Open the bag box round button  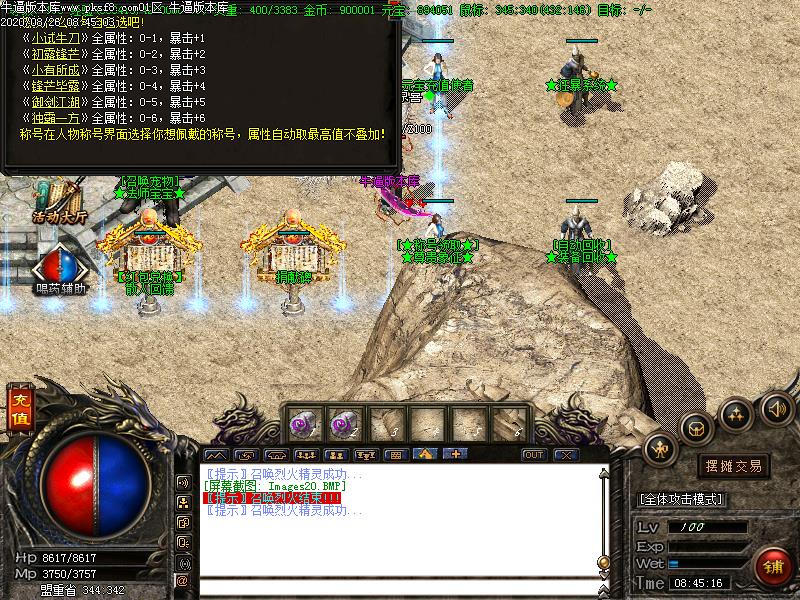pyautogui.click(x=696, y=428)
